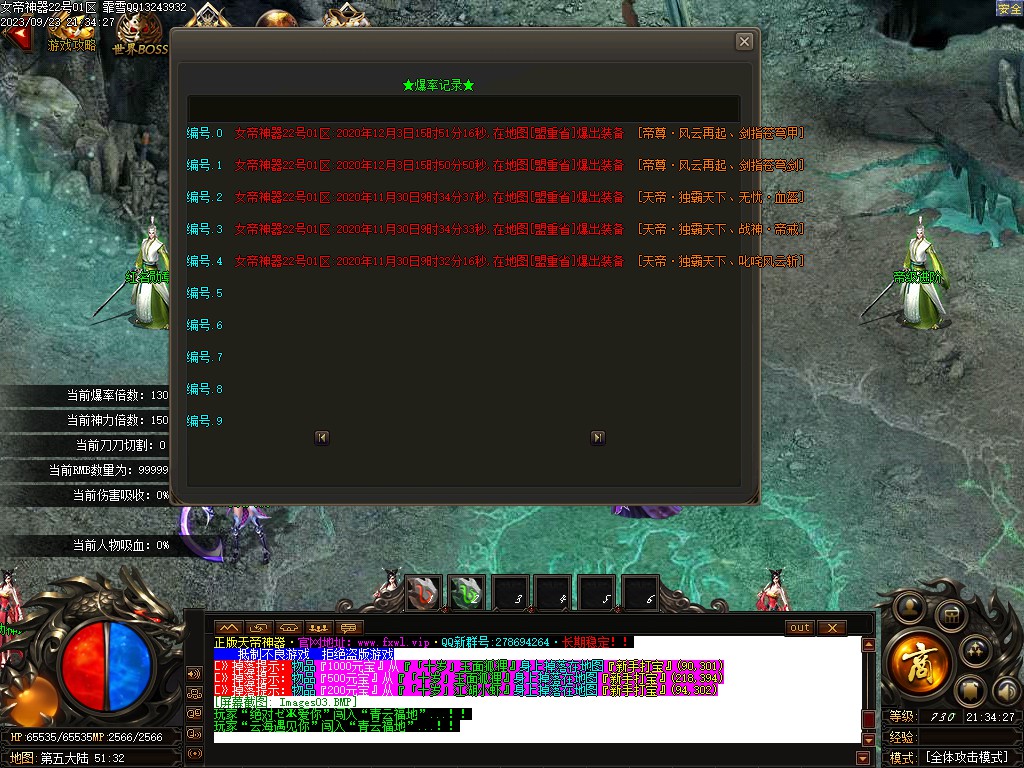Use the green skill in hotbar slot two

(x=466, y=592)
